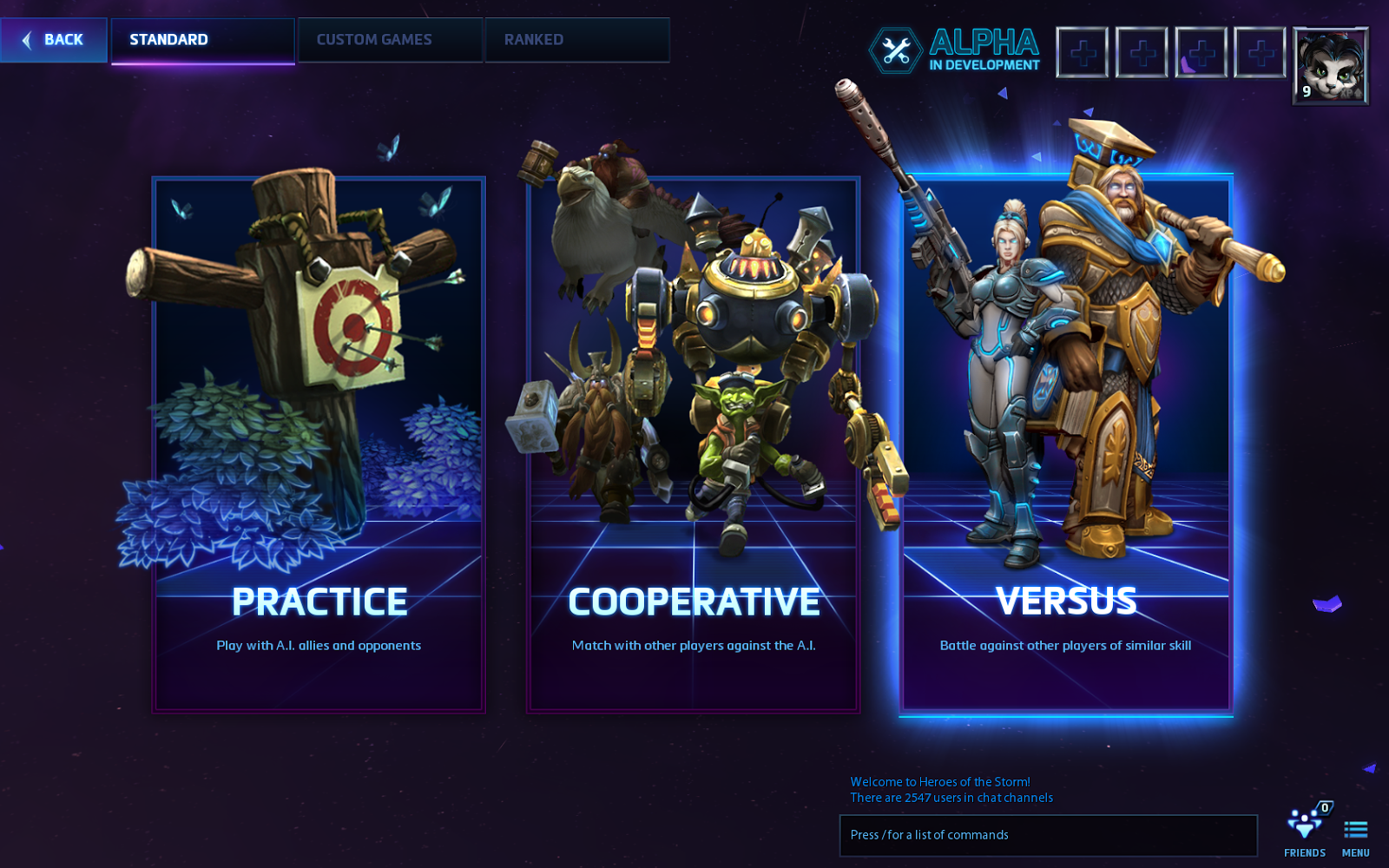Choose the Cooperative game mode card
The image size is (1389, 868).
click(x=693, y=444)
